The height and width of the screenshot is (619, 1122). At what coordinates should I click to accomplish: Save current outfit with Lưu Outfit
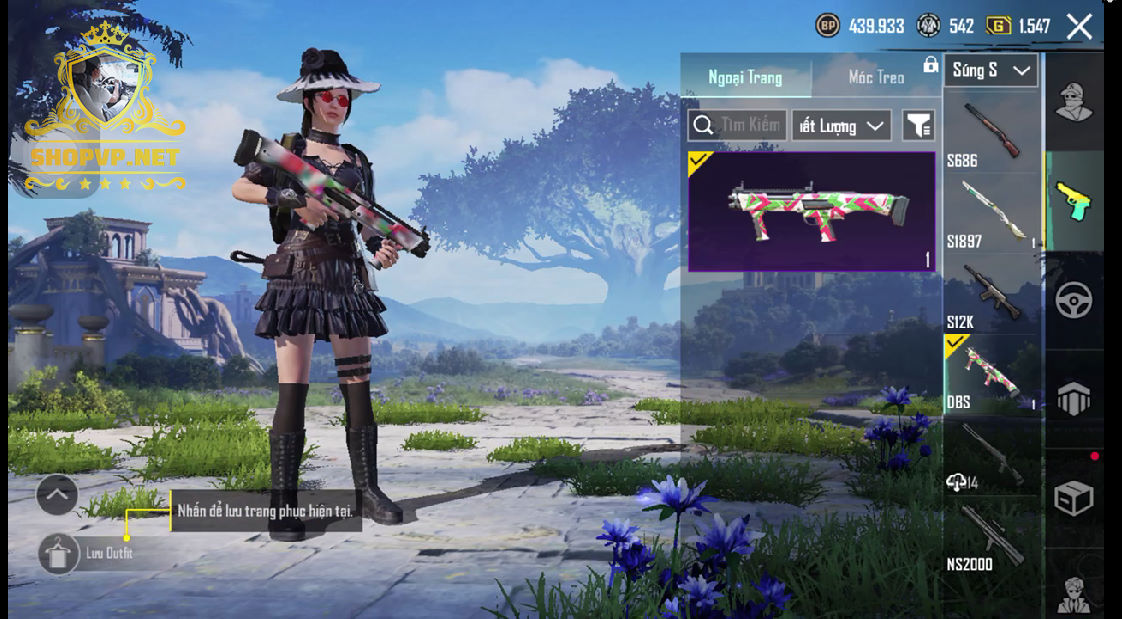coord(59,553)
